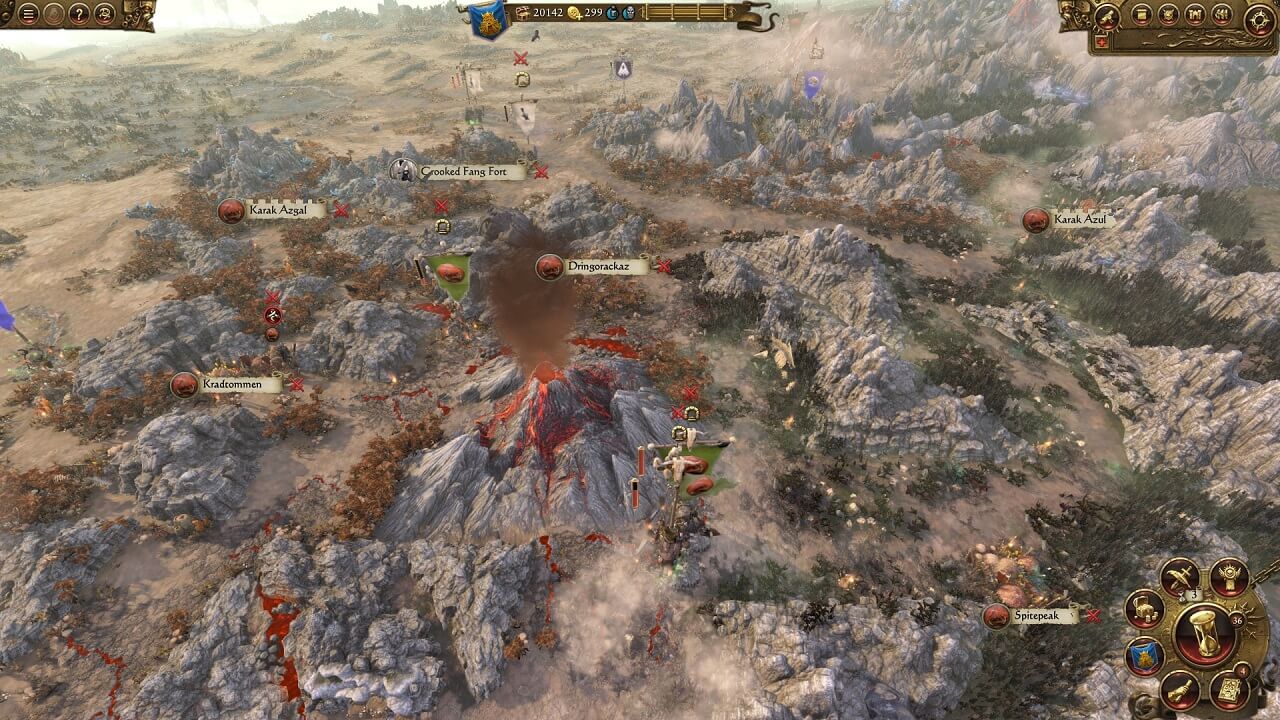Click the scroll icon in the top-right panel
This screenshot has width=1280, height=720.
click(x=1142, y=15)
